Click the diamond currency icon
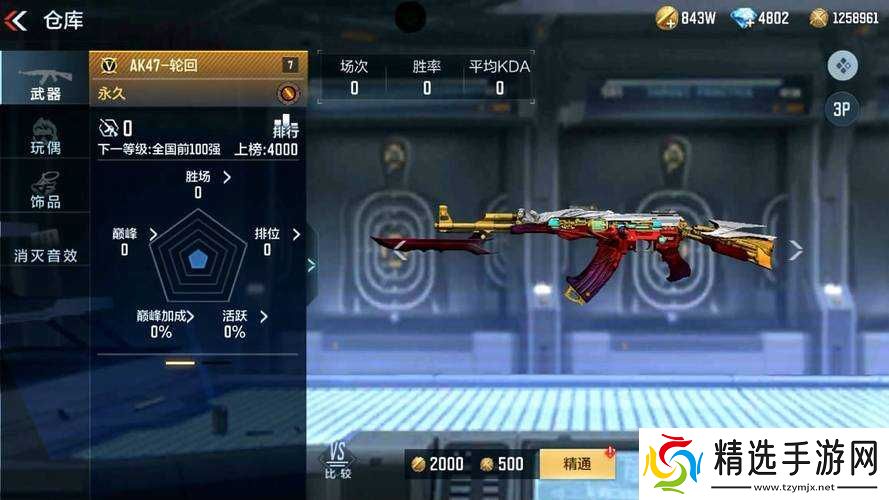This screenshot has height=500, width=889. pyautogui.click(x=744, y=17)
